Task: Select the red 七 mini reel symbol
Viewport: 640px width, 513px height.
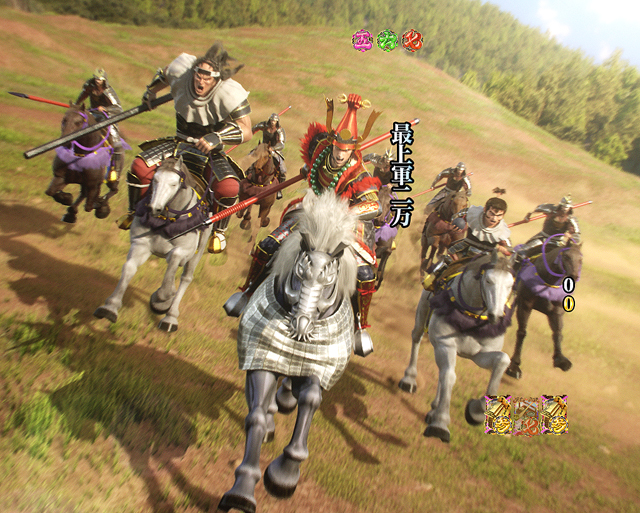Action: (412, 41)
